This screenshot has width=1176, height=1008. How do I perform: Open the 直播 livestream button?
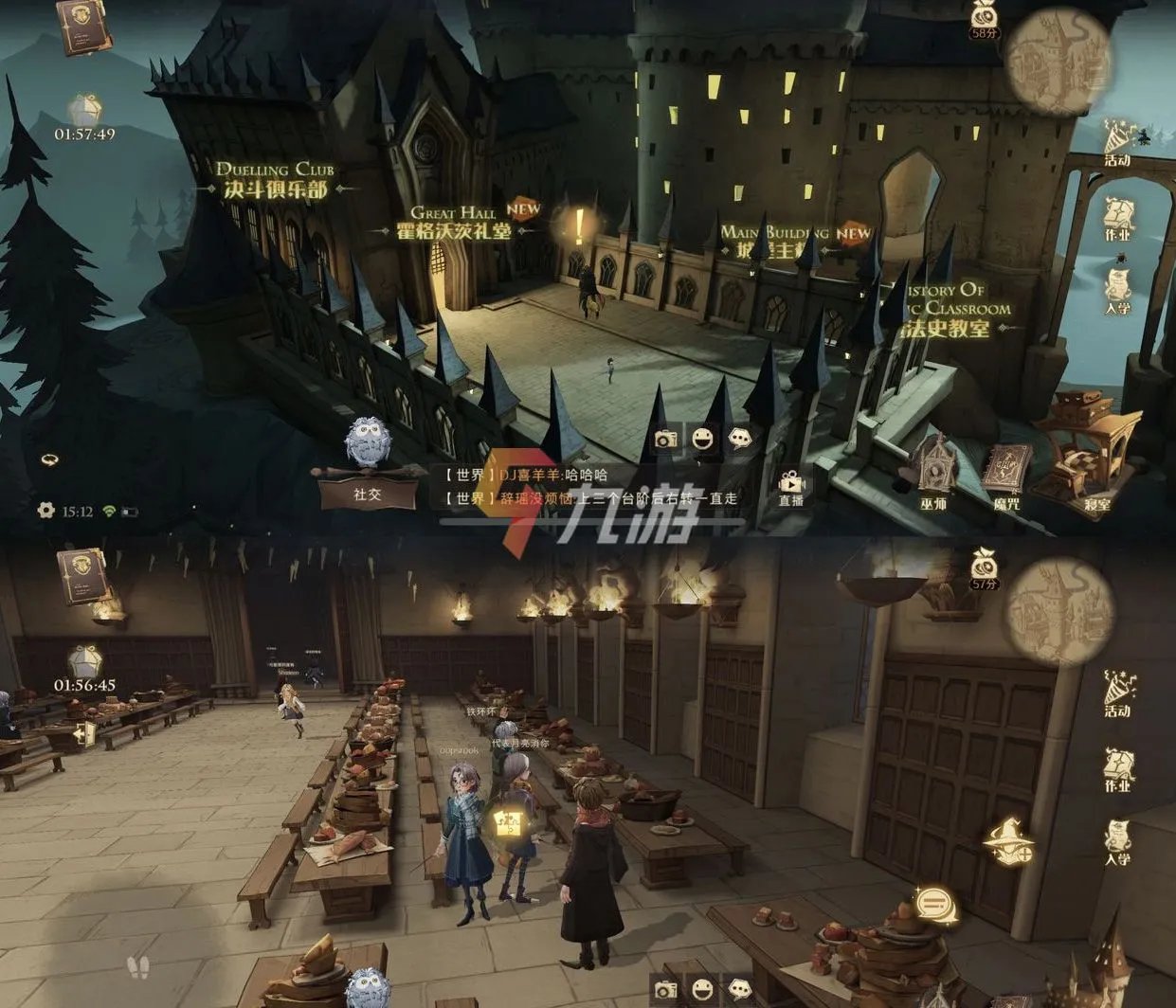click(790, 487)
